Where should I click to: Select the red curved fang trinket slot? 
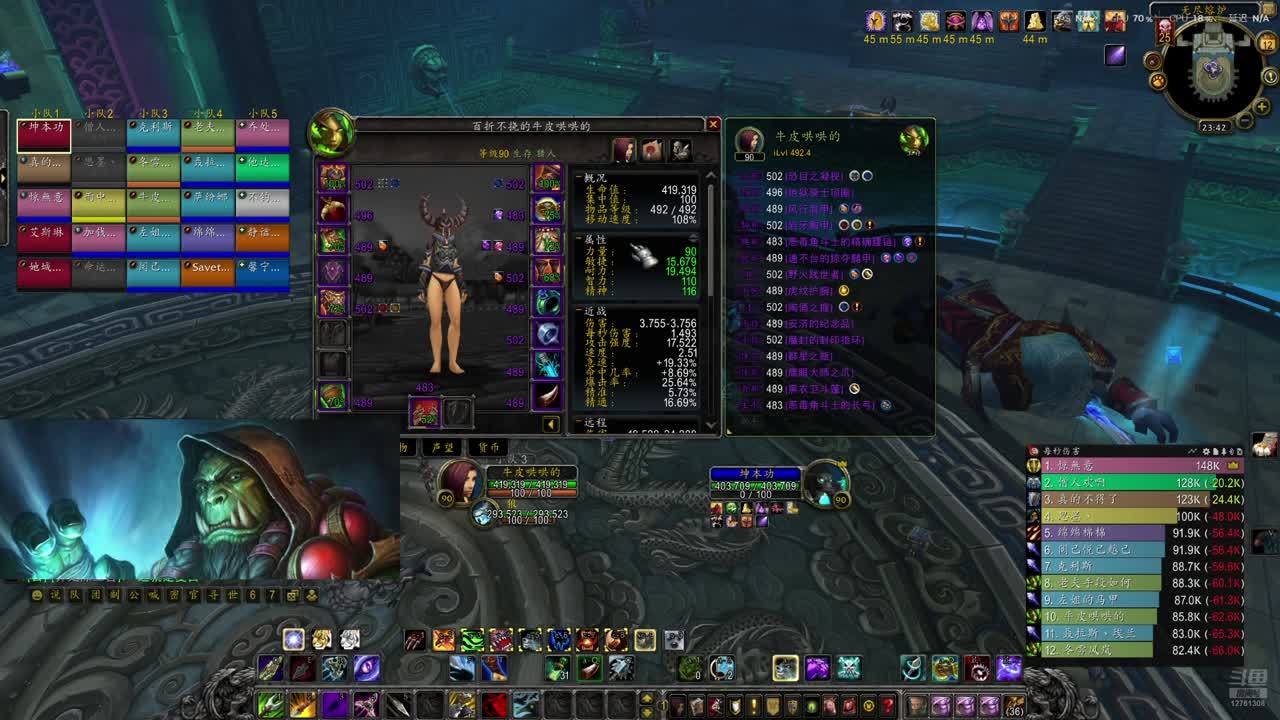(547, 396)
